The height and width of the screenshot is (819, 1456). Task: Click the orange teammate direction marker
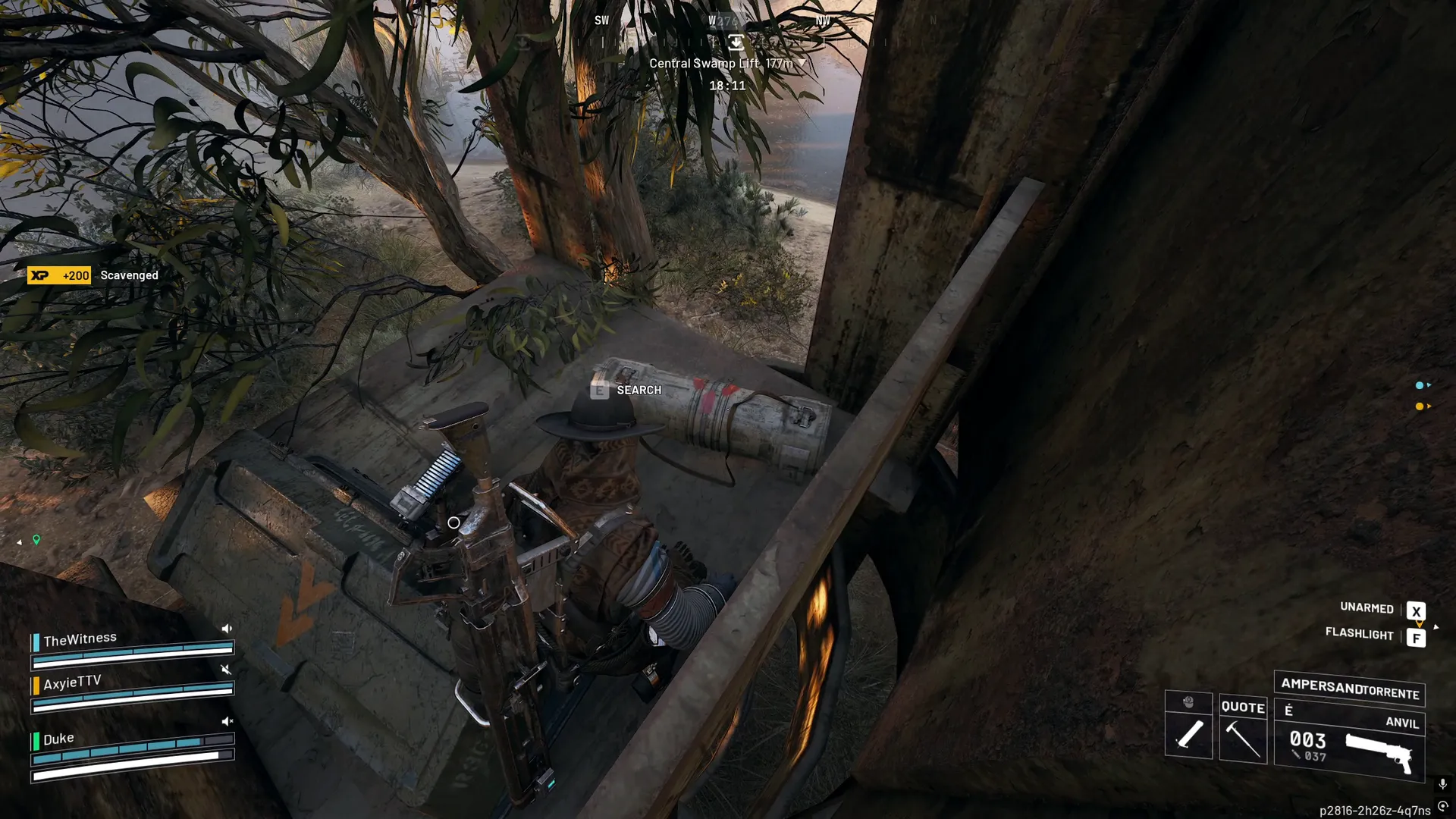coord(1420,406)
